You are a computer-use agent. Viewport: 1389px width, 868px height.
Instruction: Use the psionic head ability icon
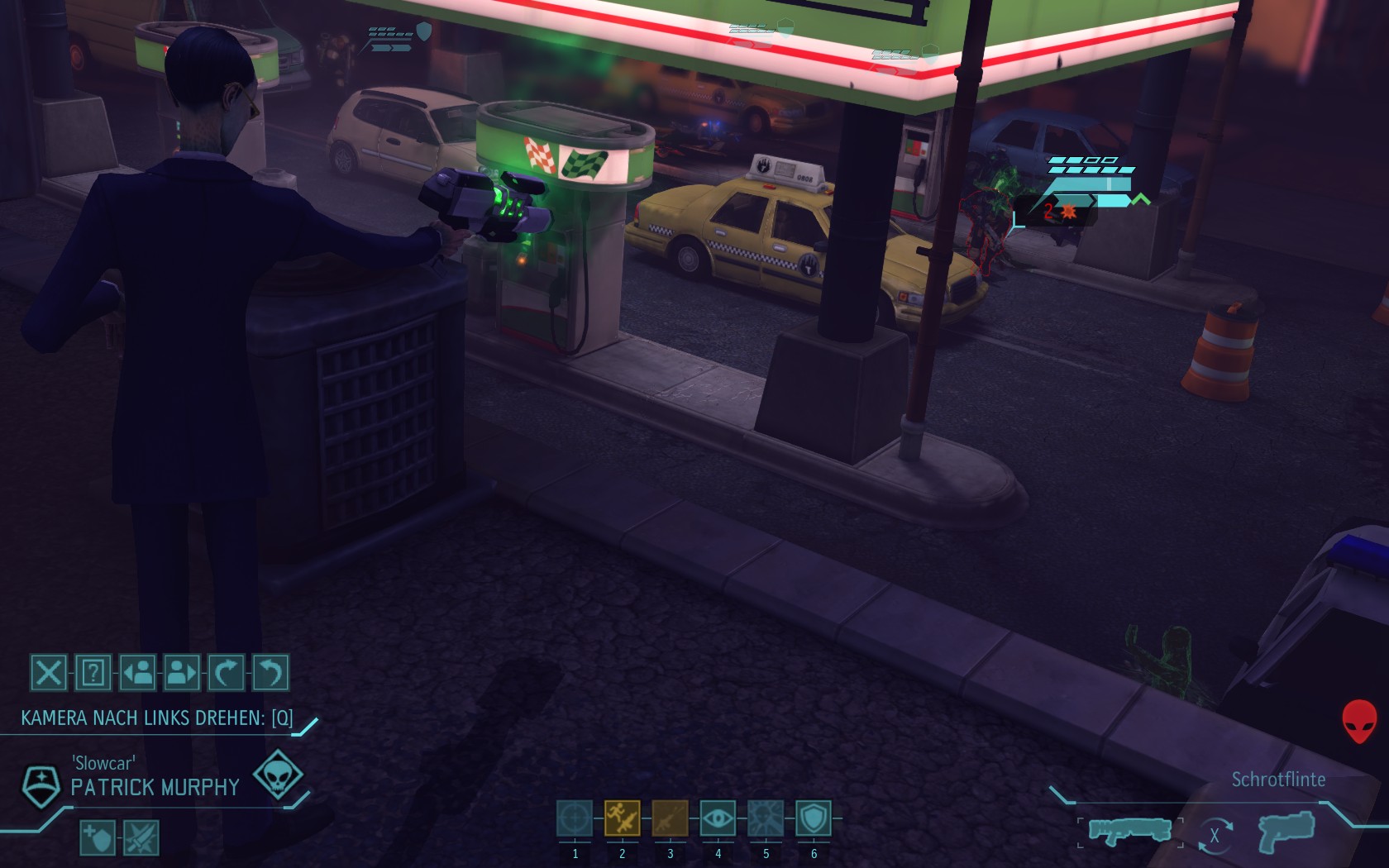tap(766, 818)
